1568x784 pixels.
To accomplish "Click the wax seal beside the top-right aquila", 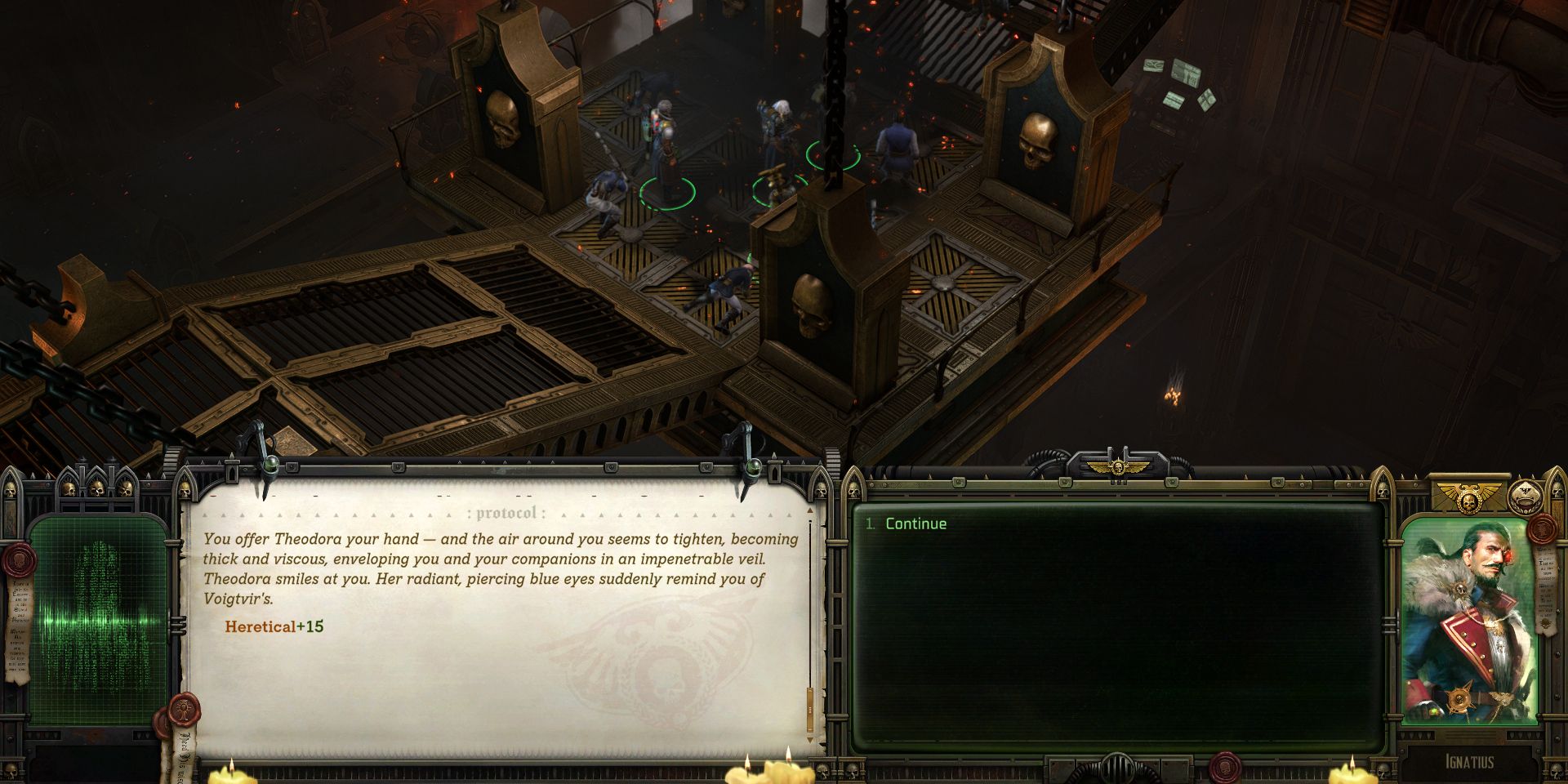I will [x=1541, y=530].
